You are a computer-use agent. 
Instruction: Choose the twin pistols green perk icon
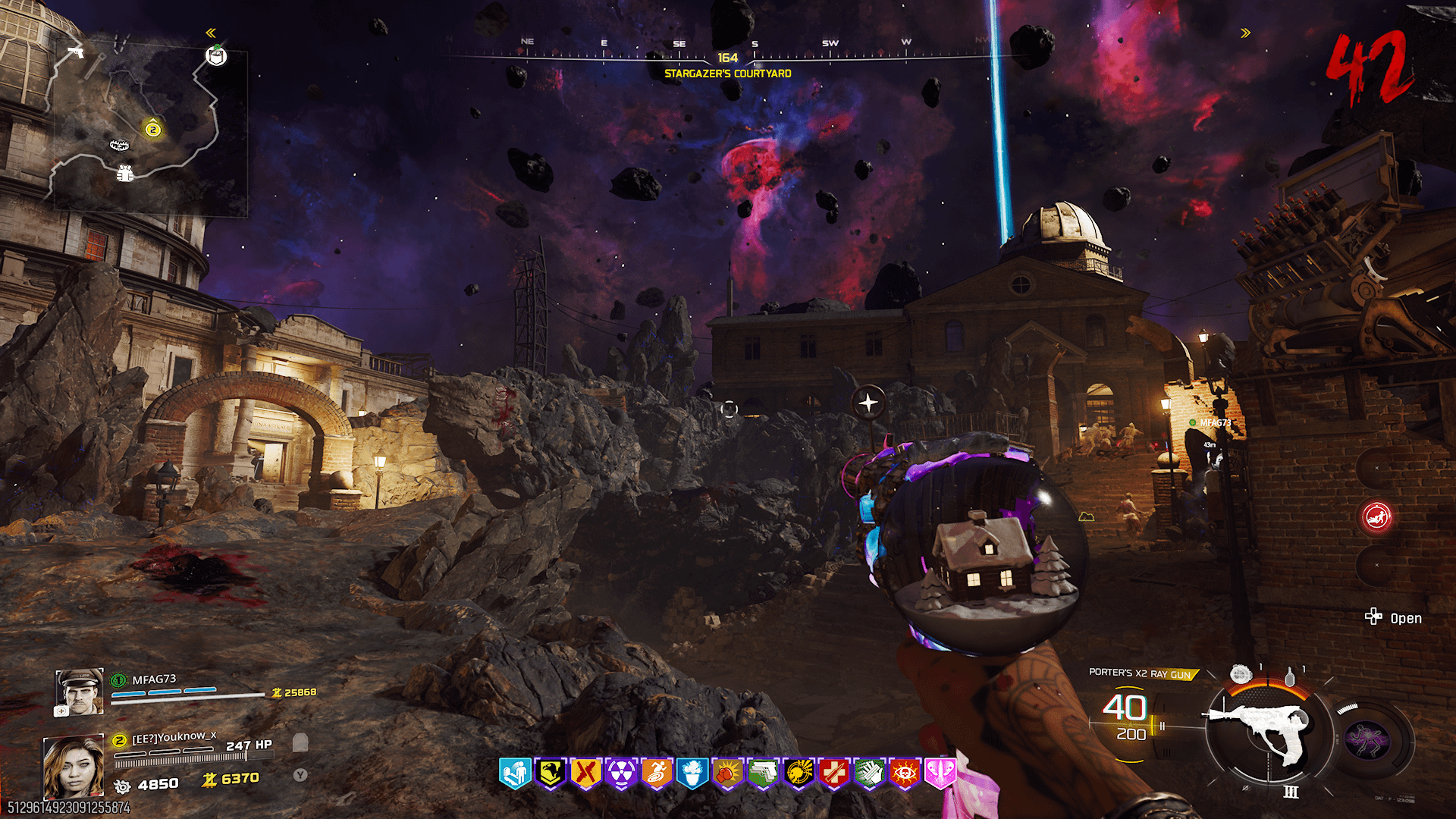coord(763,773)
